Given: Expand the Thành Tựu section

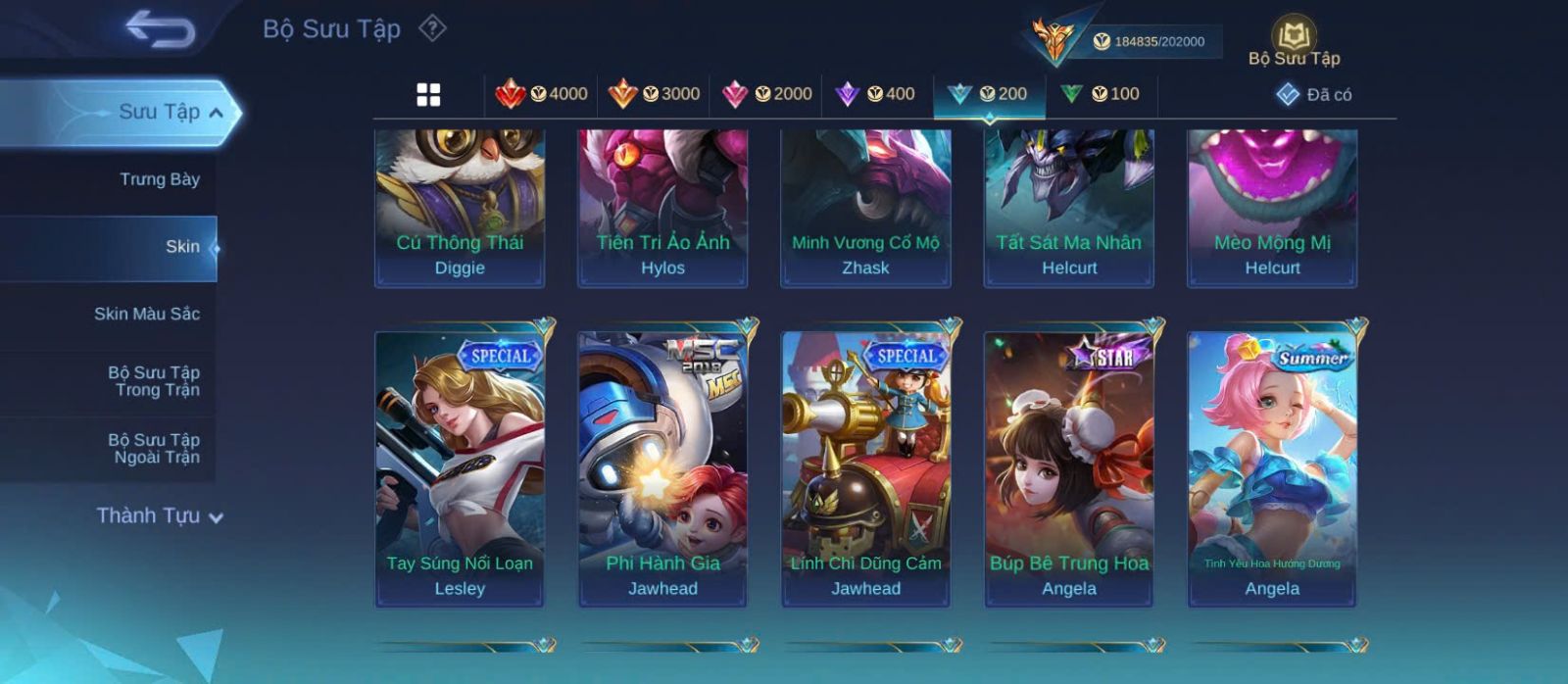Looking at the screenshot, I should (160, 516).
